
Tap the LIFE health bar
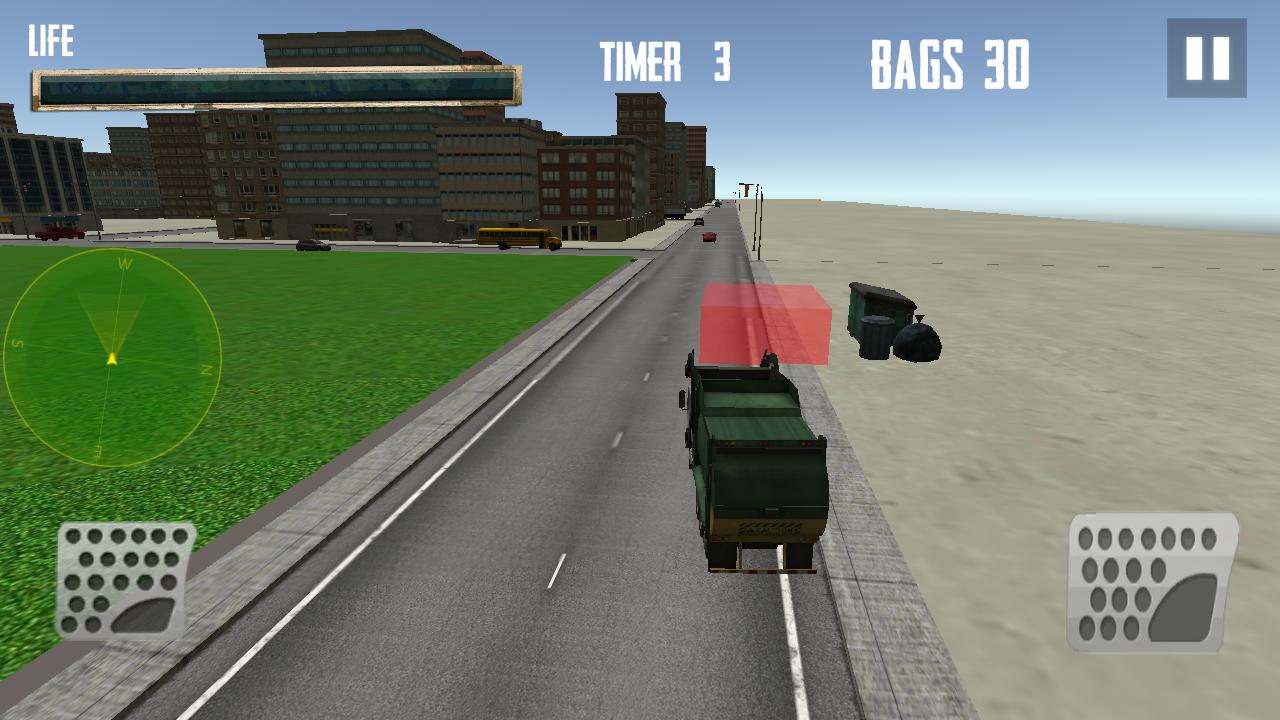click(275, 88)
